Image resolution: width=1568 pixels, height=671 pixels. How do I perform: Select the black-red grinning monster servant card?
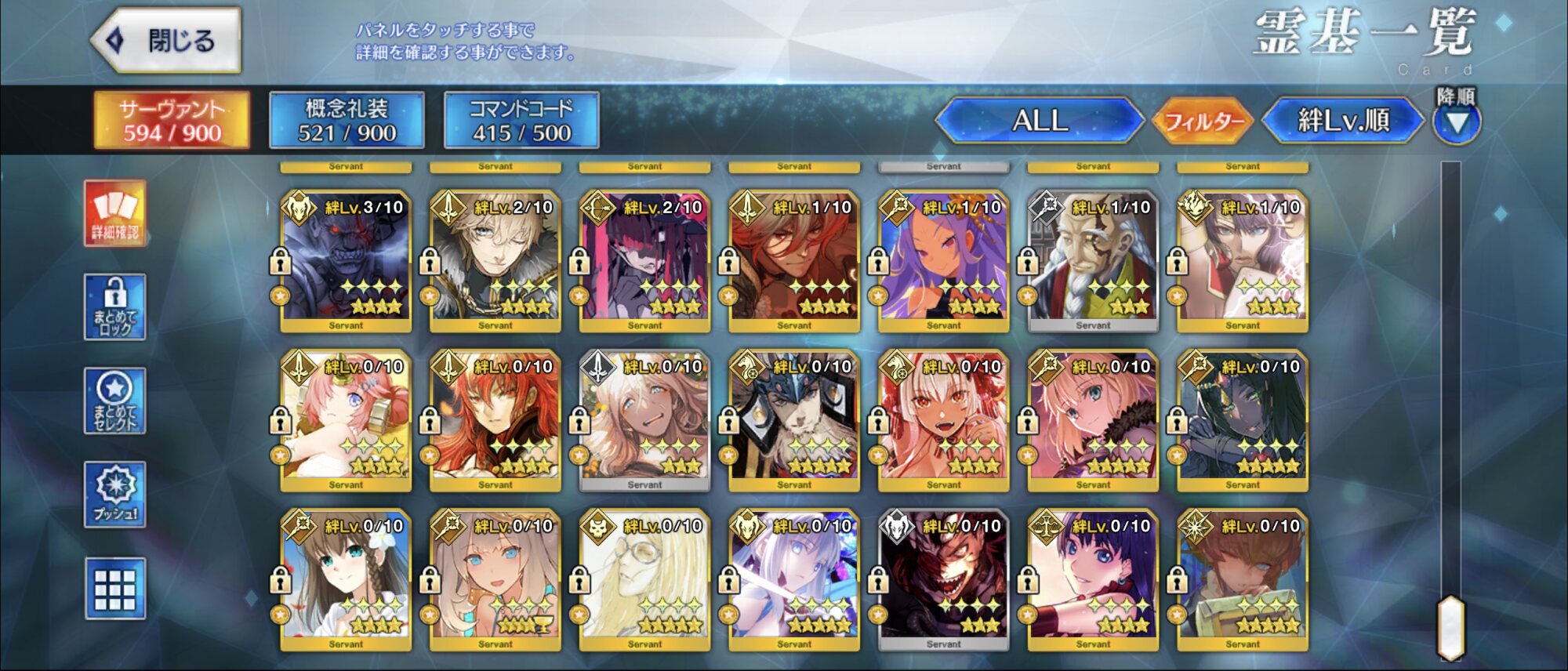click(x=943, y=580)
